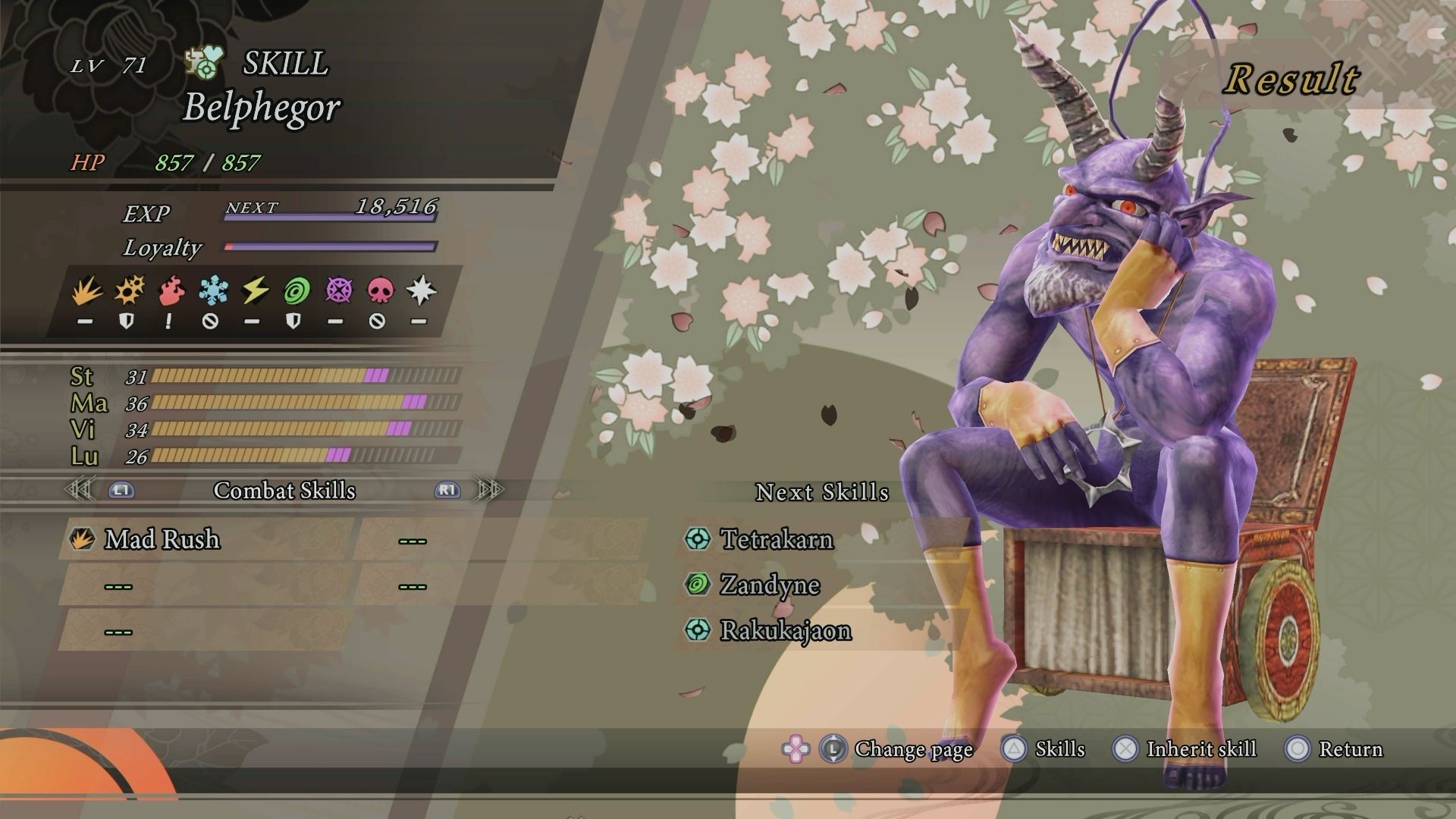Select the fire affinity icon

point(169,291)
